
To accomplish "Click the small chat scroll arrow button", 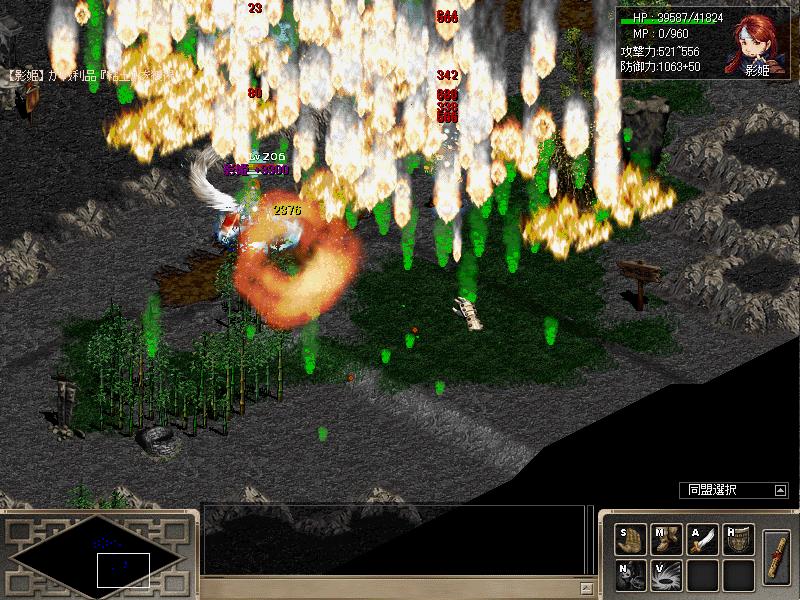I will [x=586, y=587].
